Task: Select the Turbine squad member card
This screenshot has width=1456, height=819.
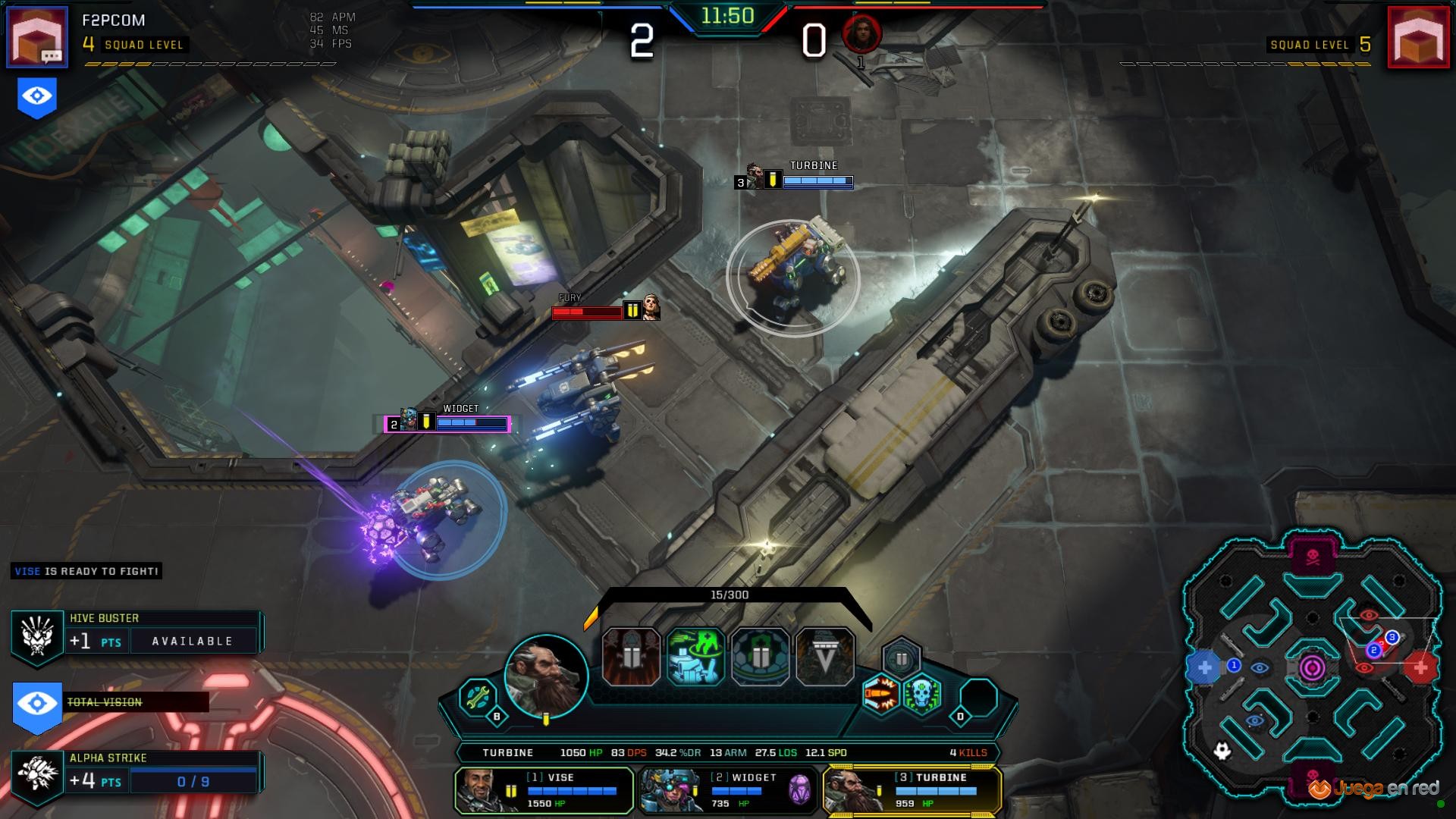Action: (x=912, y=790)
